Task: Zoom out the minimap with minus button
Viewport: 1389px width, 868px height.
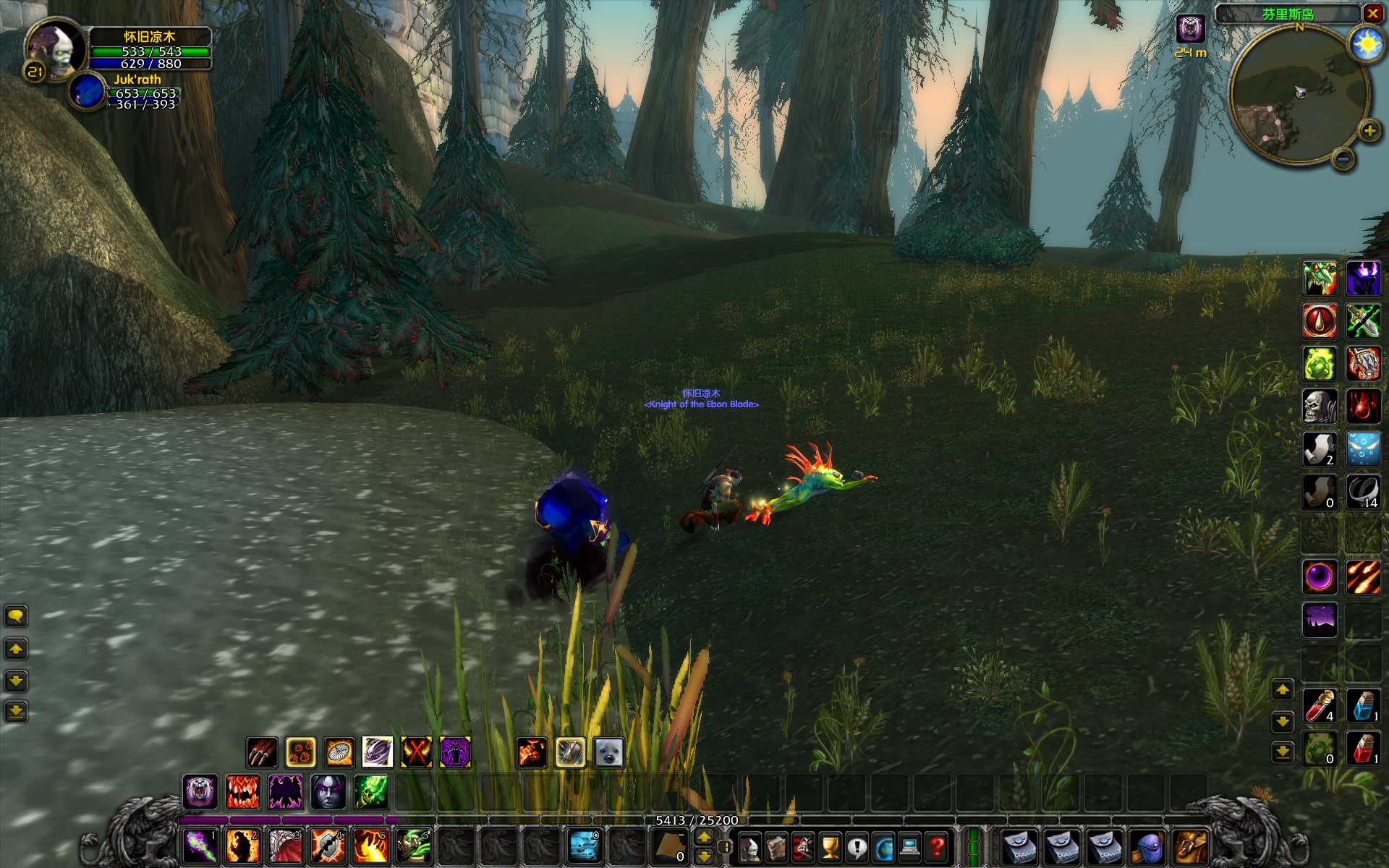Action: coord(1343,158)
